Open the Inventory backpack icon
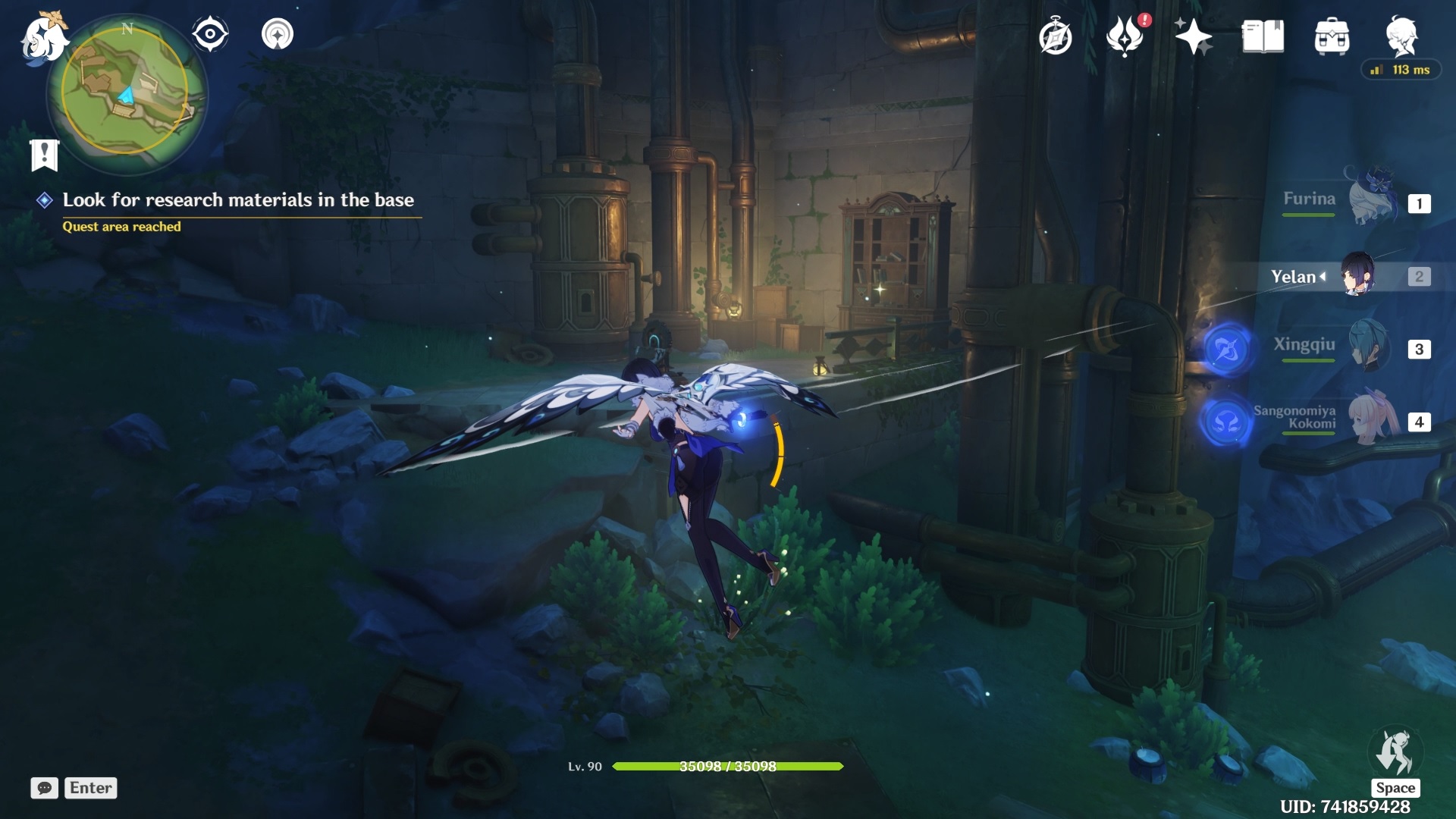This screenshot has height=819, width=1456. point(1332,36)
